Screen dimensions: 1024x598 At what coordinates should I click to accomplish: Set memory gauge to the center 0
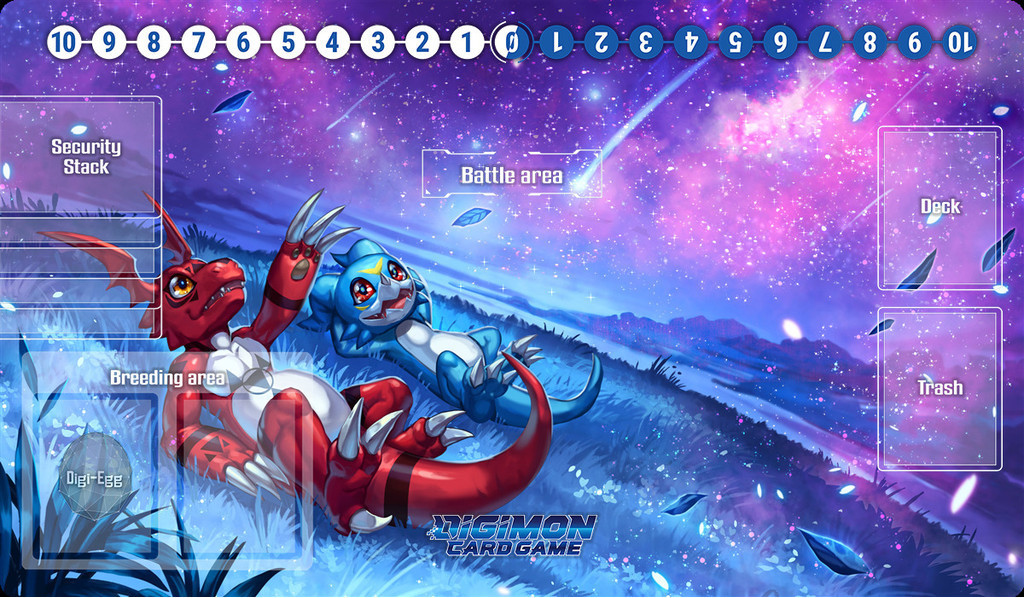click(x=510, y=42)
